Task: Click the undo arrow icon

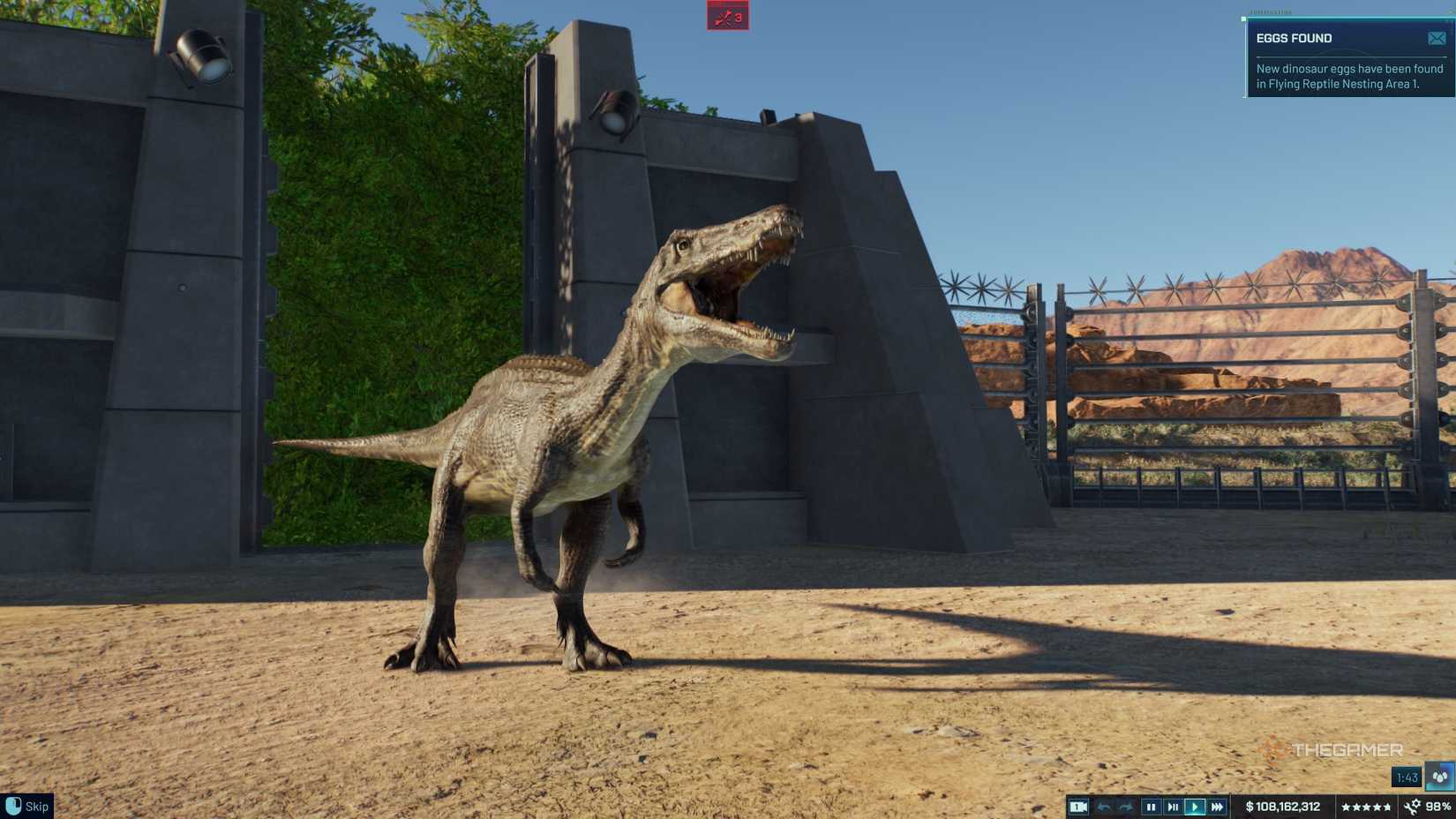Action: [1104, 806]
